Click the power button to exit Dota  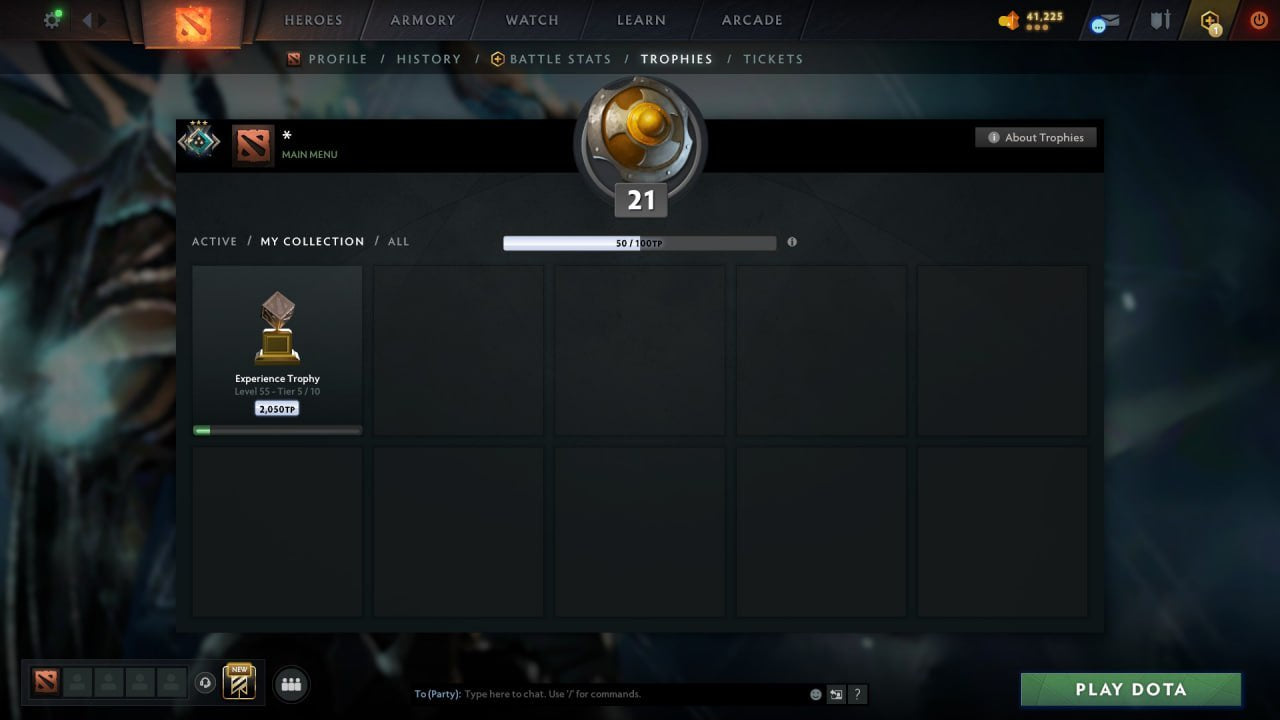(x=1258, y=19)
